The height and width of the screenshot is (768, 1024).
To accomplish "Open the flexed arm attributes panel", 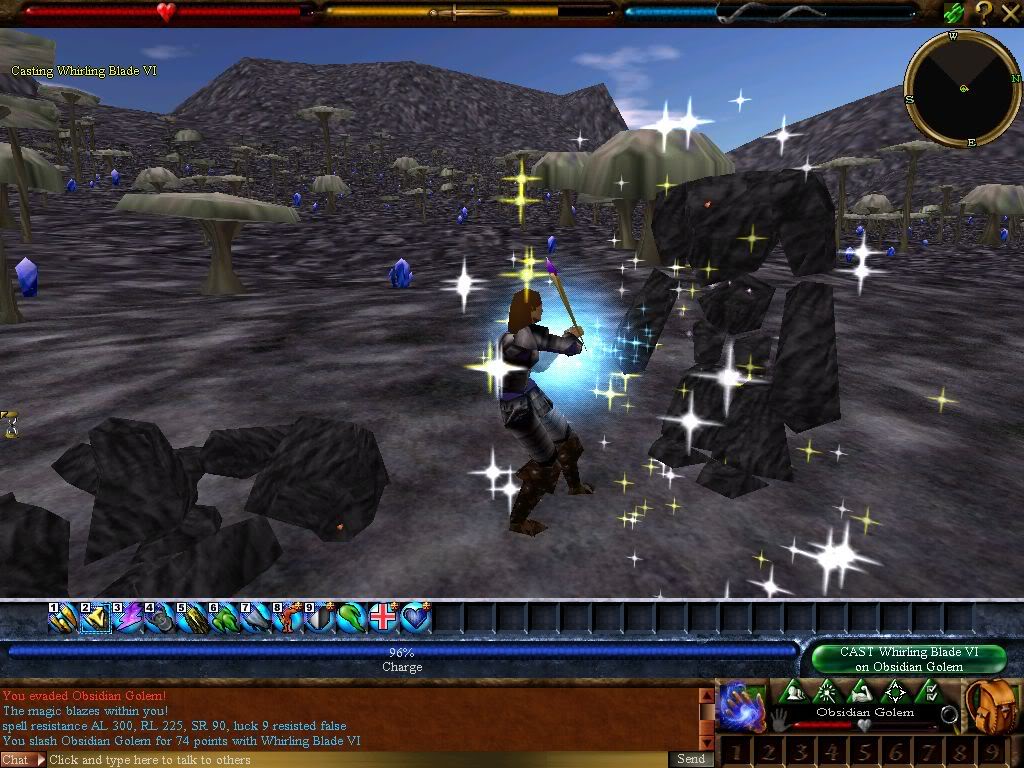I will (x=860, y=692).
